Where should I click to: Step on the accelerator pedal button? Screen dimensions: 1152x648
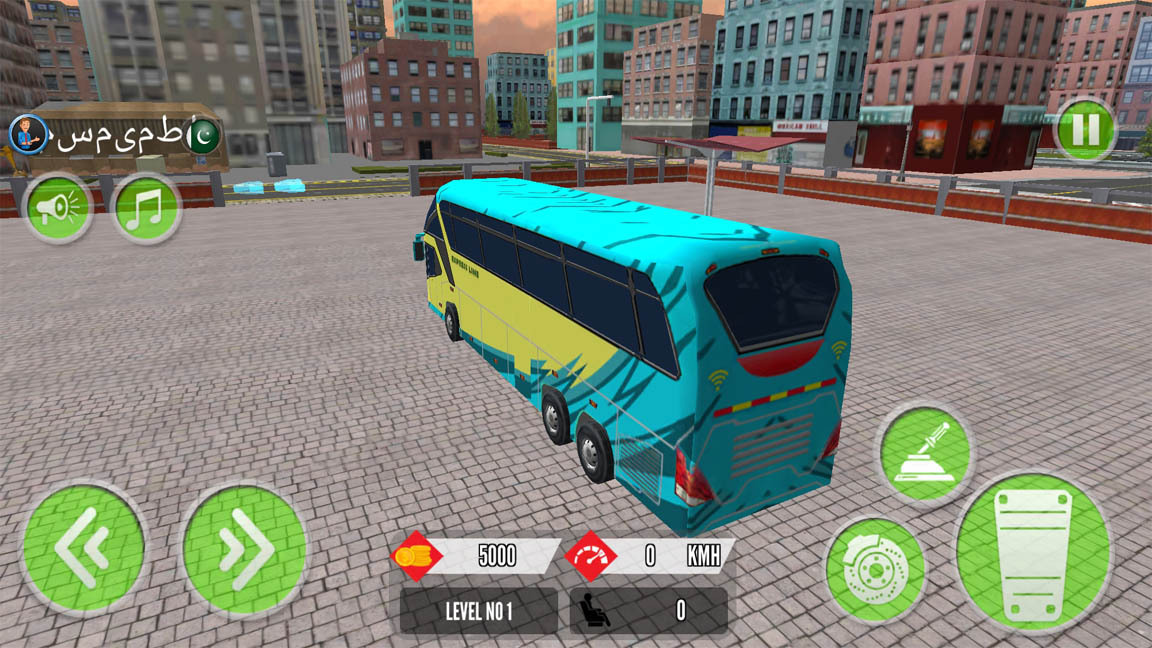1033,553
